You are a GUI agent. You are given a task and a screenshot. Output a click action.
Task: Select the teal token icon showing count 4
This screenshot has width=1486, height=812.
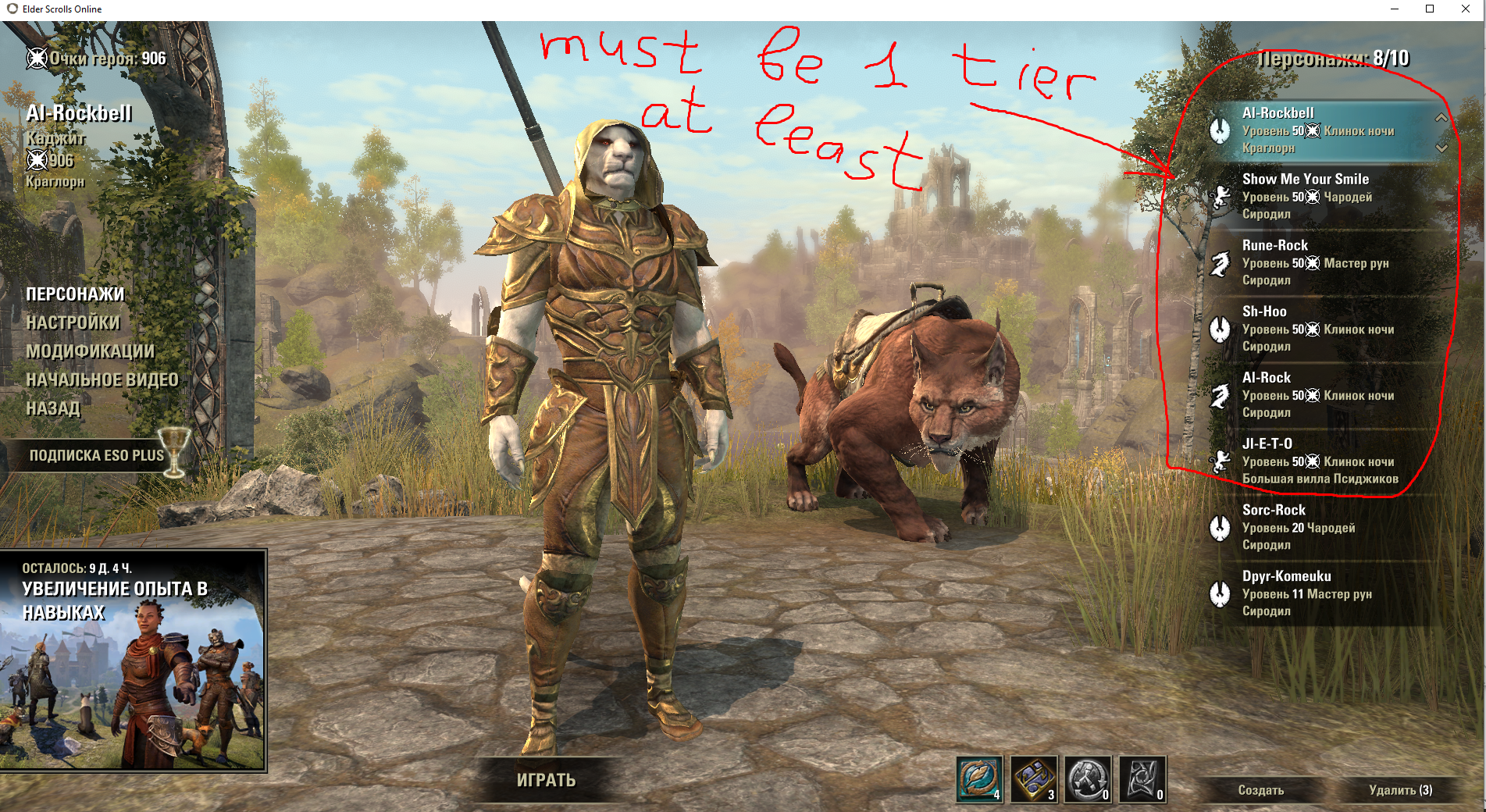(x=980, y=781)
